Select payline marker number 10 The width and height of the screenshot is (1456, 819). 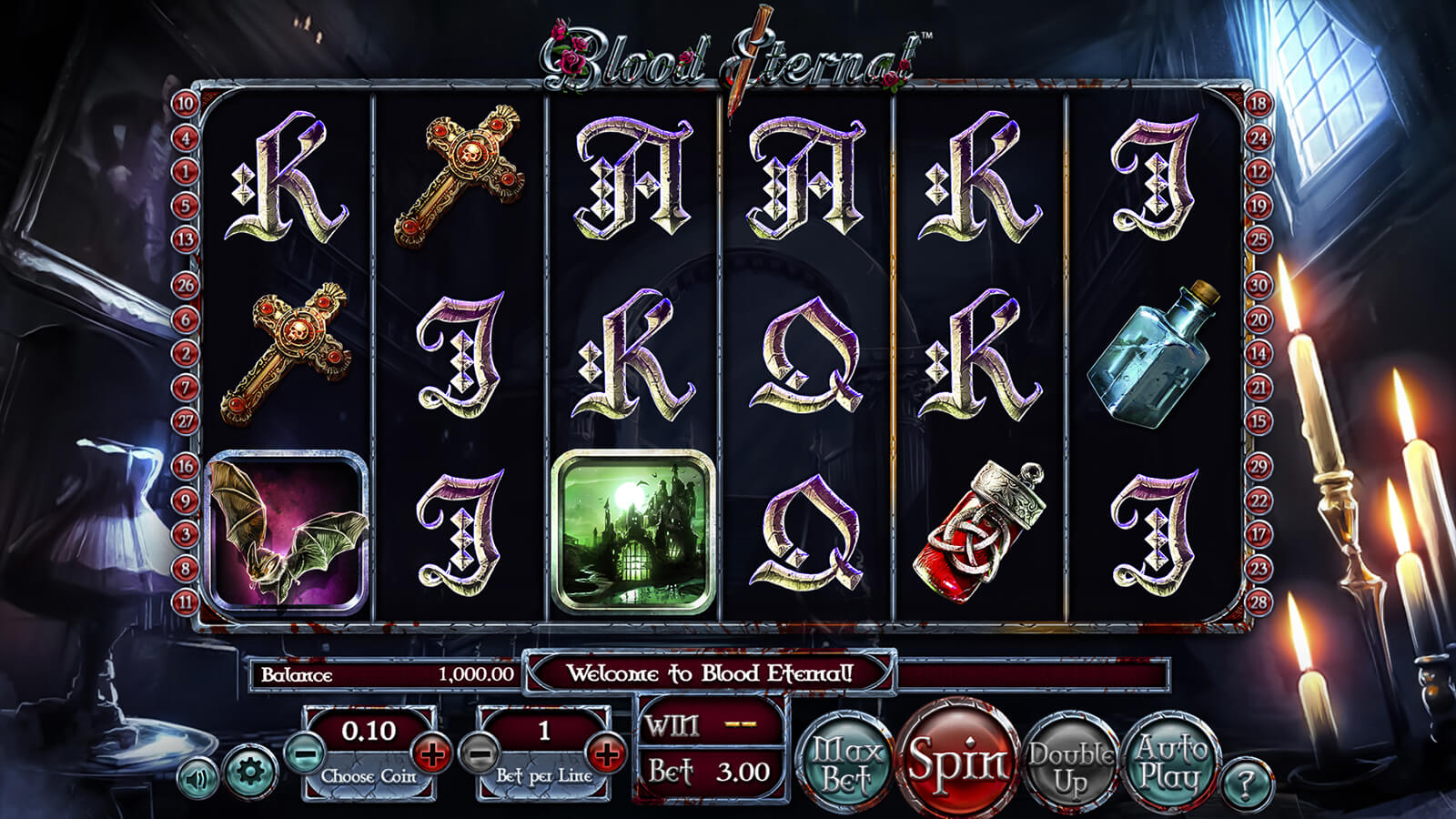click(x=186, y=104)
